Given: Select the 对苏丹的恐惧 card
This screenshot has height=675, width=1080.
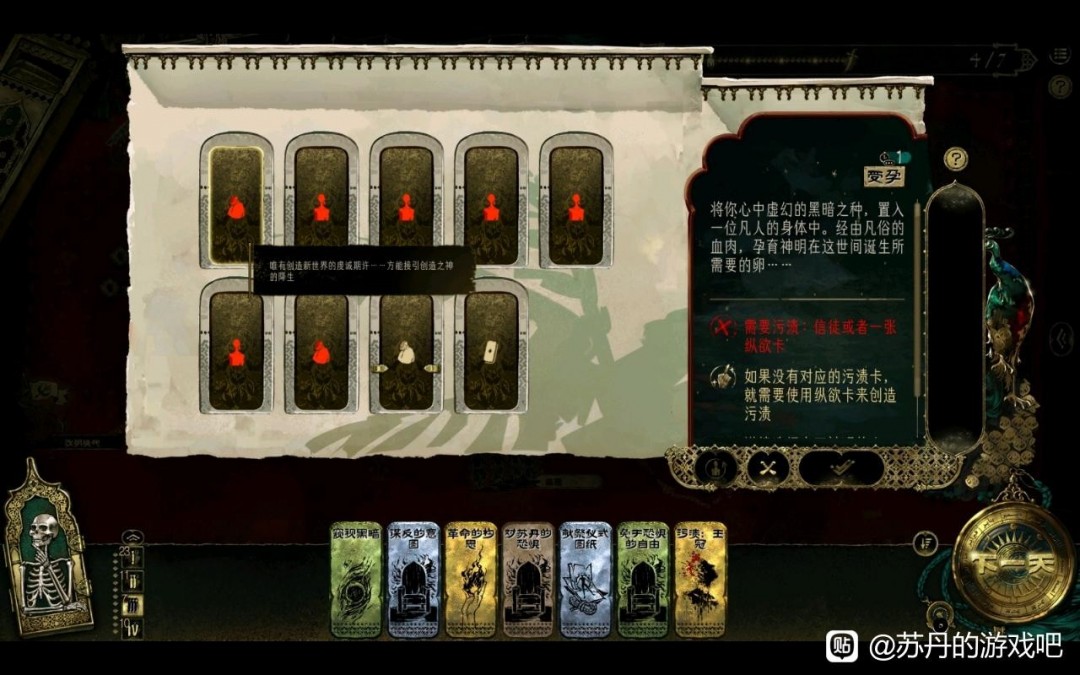Looking at the screenshot, I should coord(527,579).
